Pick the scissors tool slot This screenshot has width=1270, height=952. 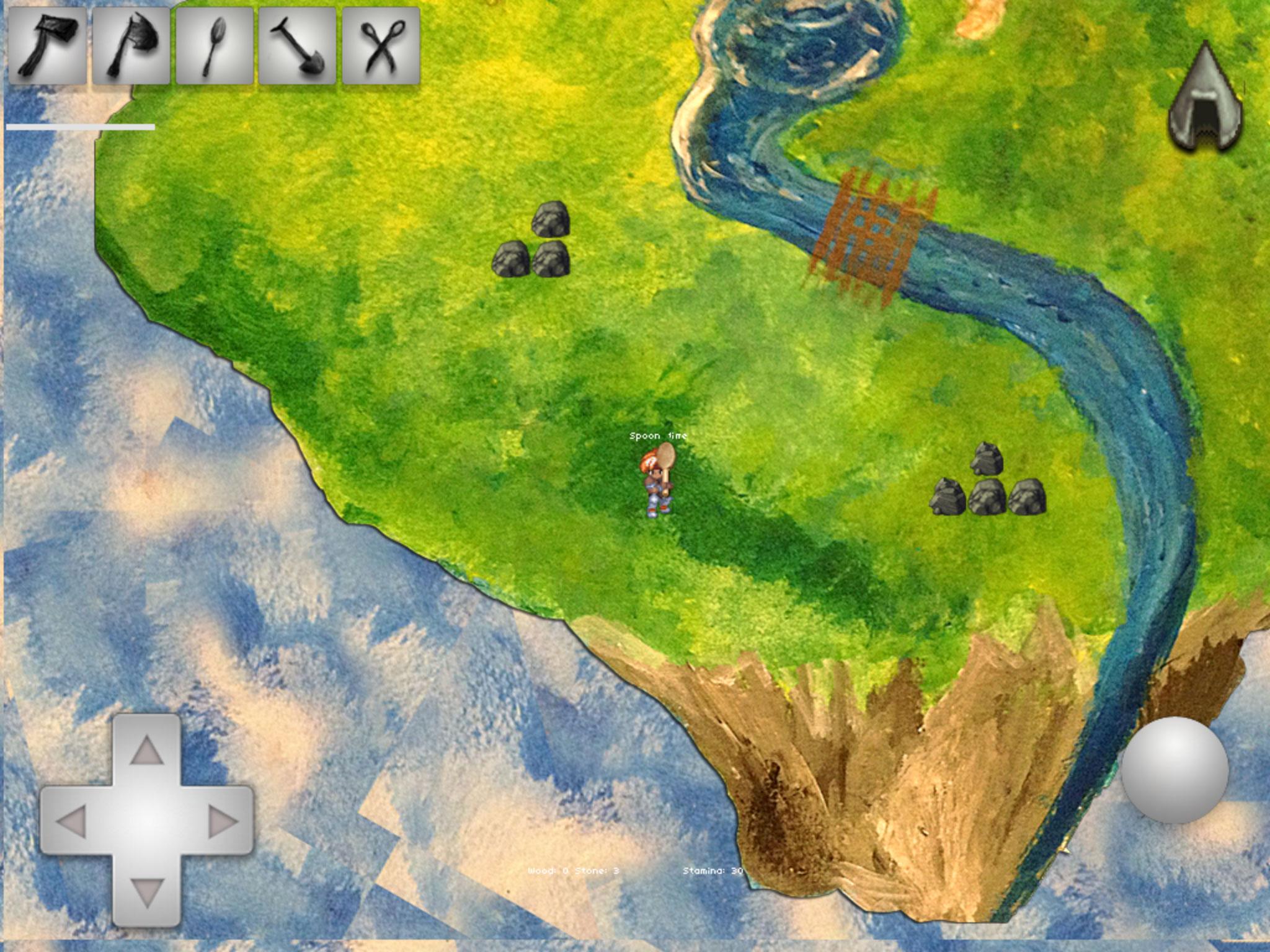coord(381,46)
